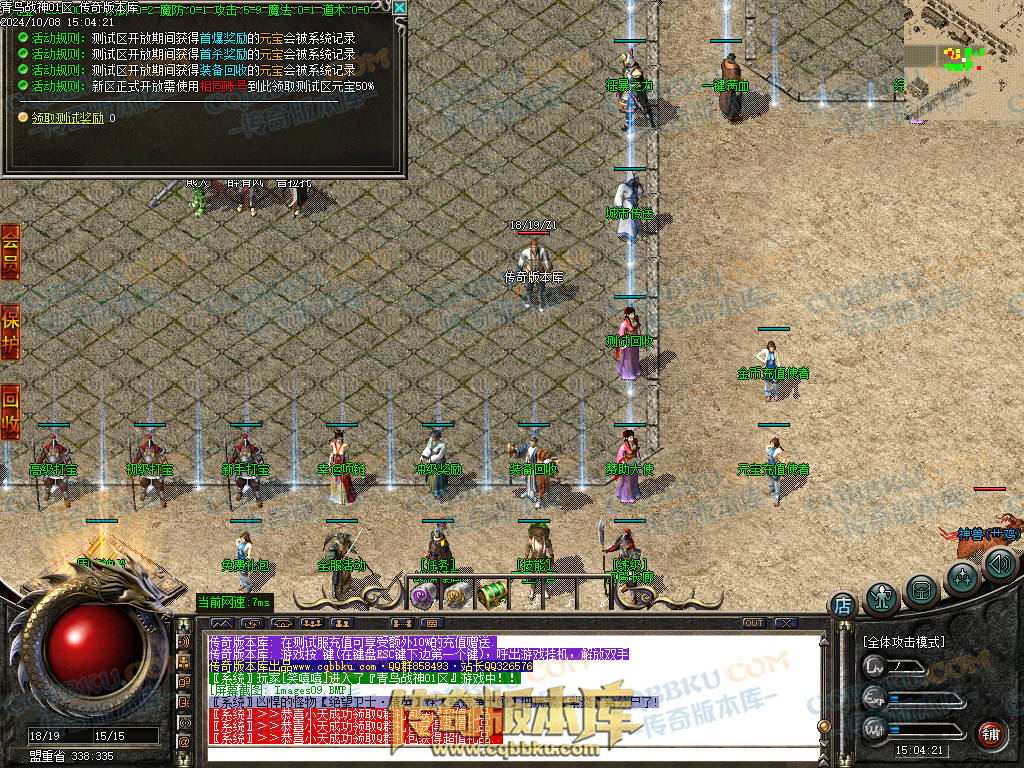Open the red 铺 stall button
The width and height of the screenshot is (1024, 768).
tap(990, 733)
